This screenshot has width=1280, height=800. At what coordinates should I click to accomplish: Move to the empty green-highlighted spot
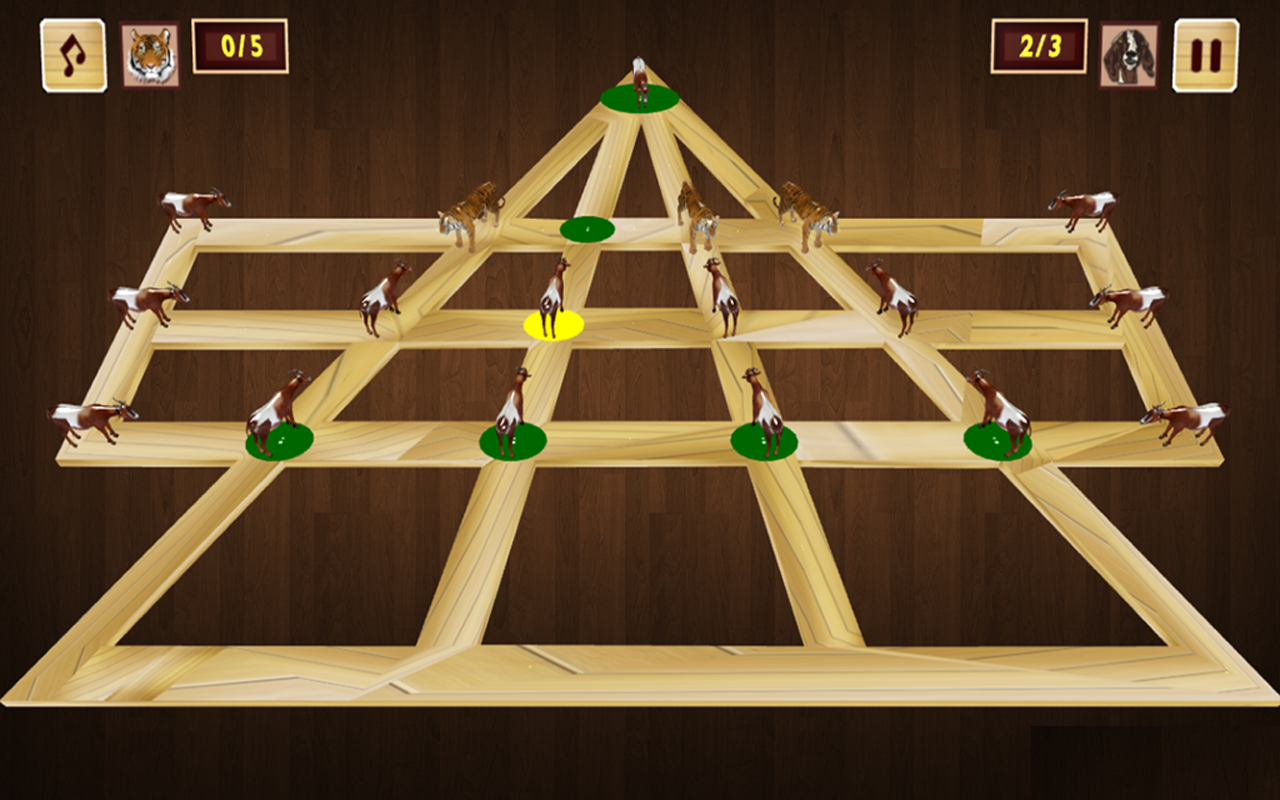point(587,229)
